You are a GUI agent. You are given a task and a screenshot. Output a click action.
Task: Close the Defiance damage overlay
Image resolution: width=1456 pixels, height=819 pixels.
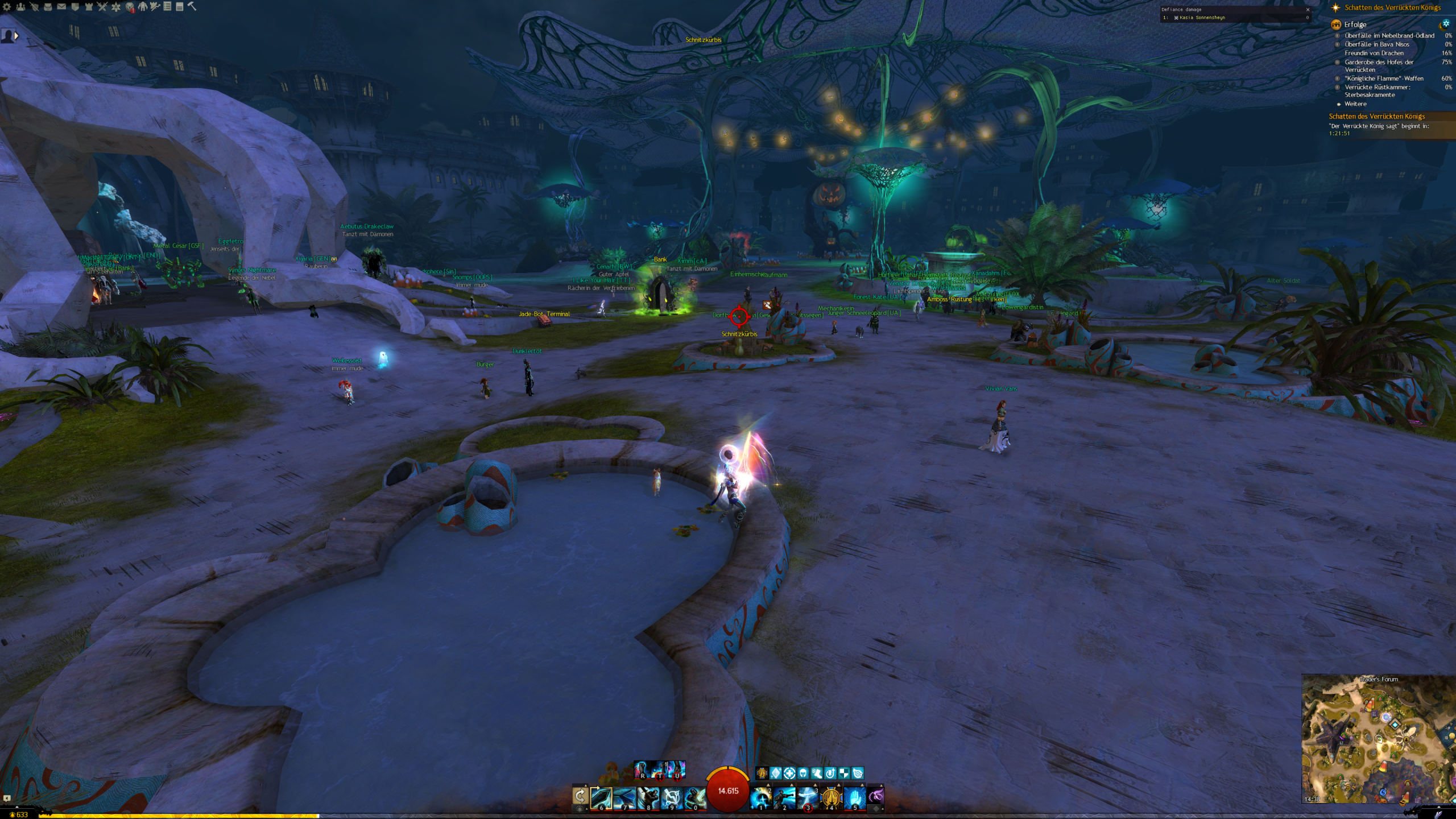coord(1308,10)
